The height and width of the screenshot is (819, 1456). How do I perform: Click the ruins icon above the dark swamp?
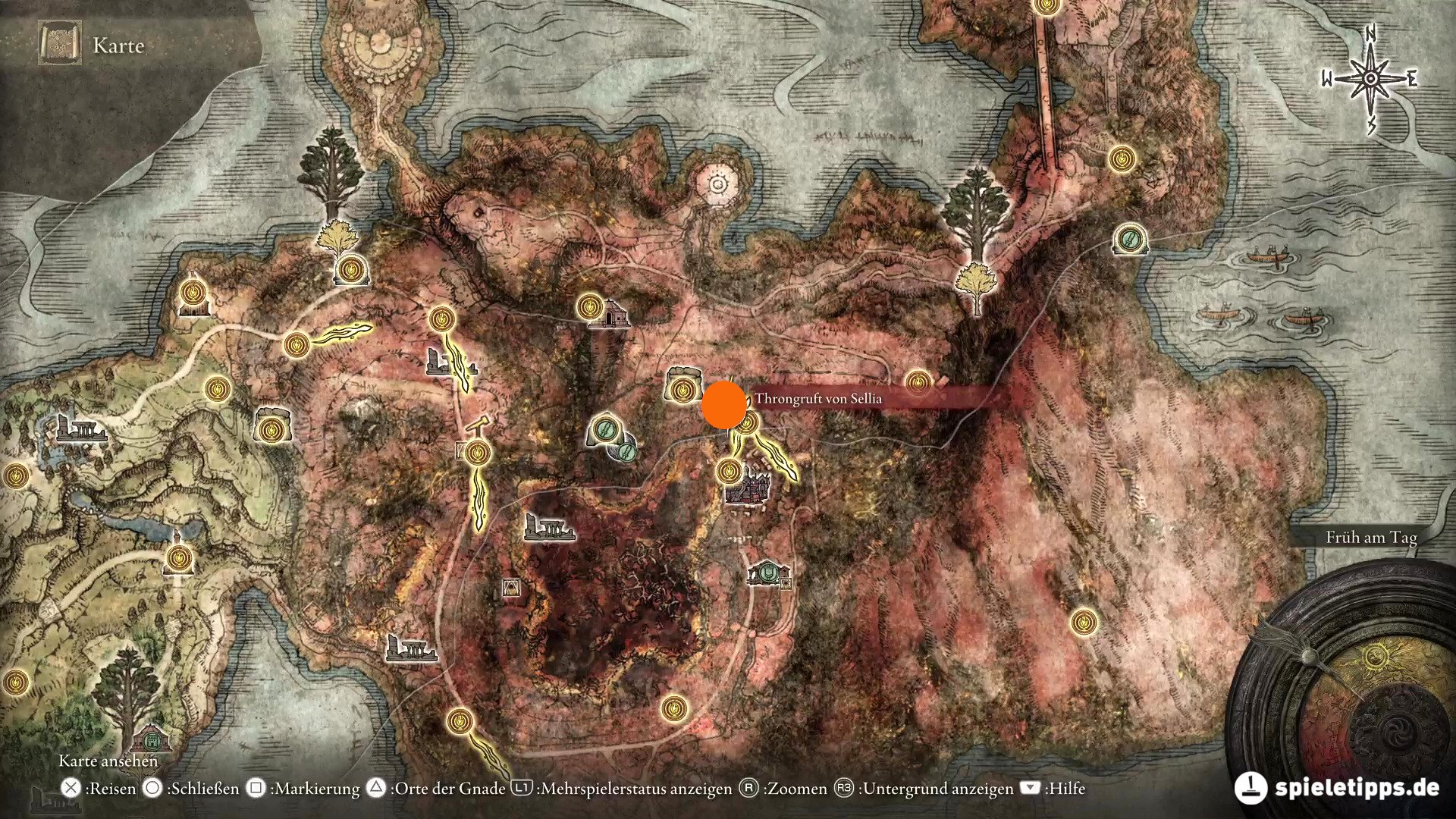coord(549,528)
